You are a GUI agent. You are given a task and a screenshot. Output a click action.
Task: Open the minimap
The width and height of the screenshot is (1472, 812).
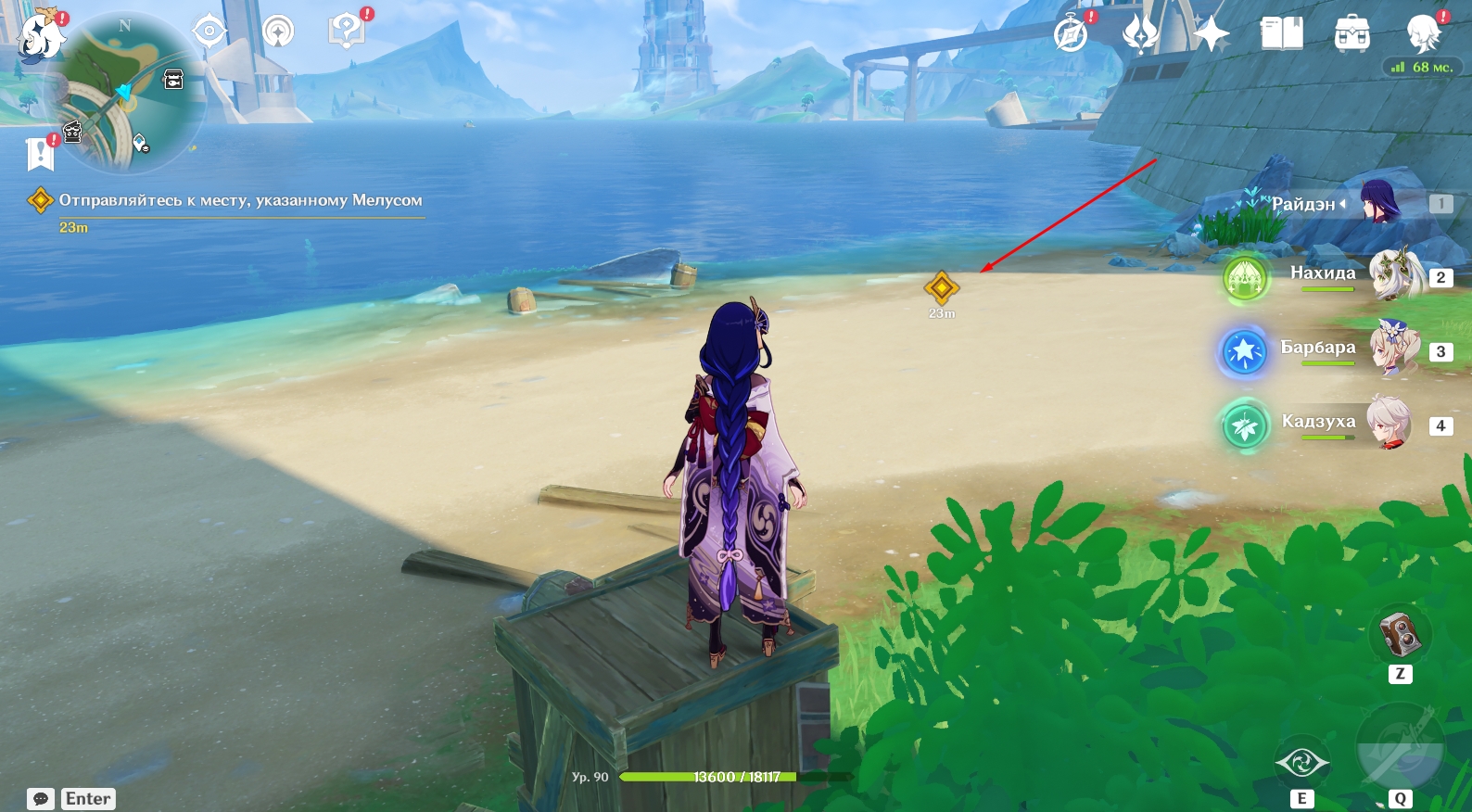[123, 94]
